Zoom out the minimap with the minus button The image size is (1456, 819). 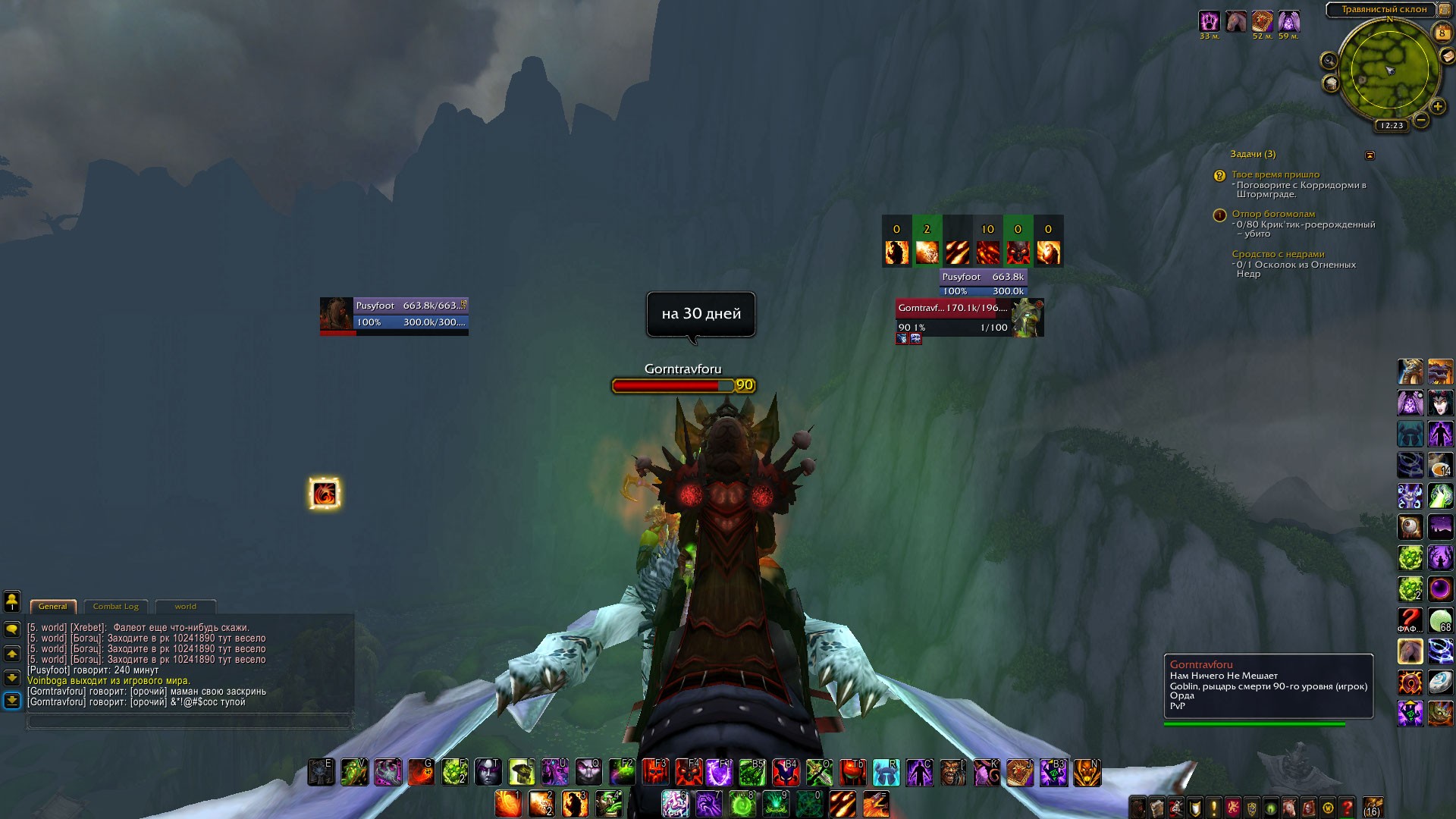click(1421, 120)
